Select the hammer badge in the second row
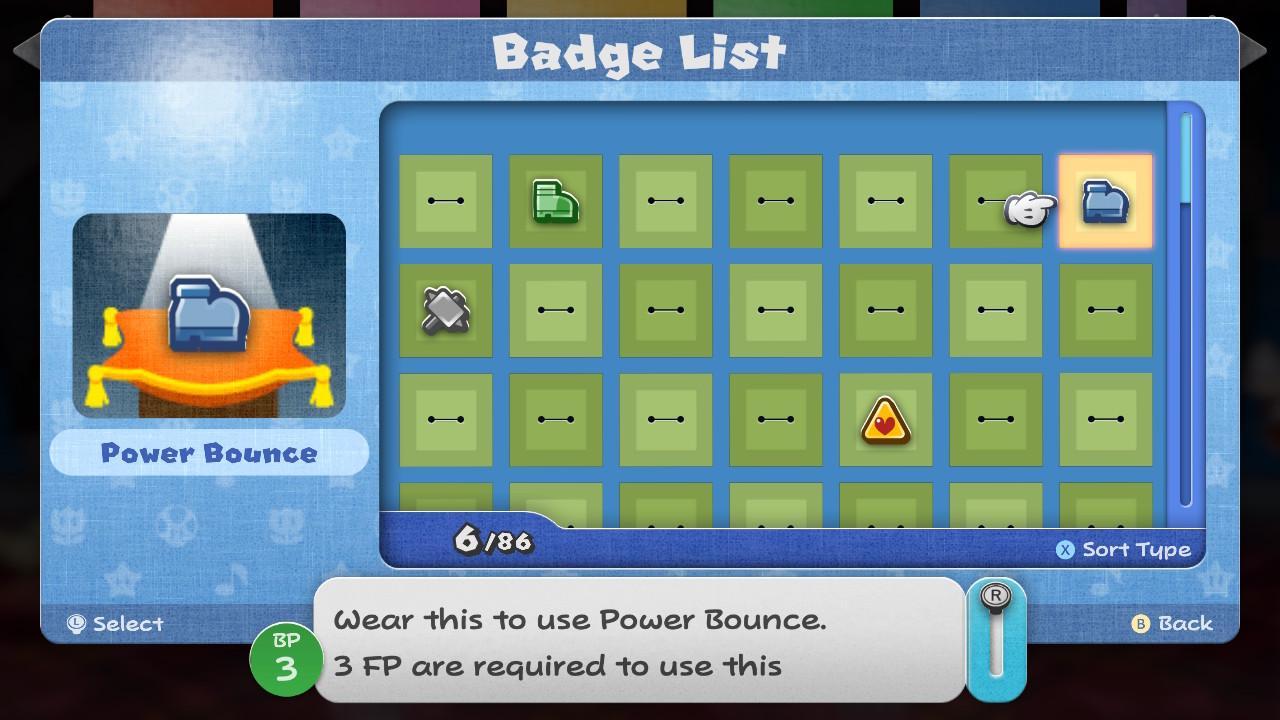Viewport: 1280px width, 720px height. (446, 310)
